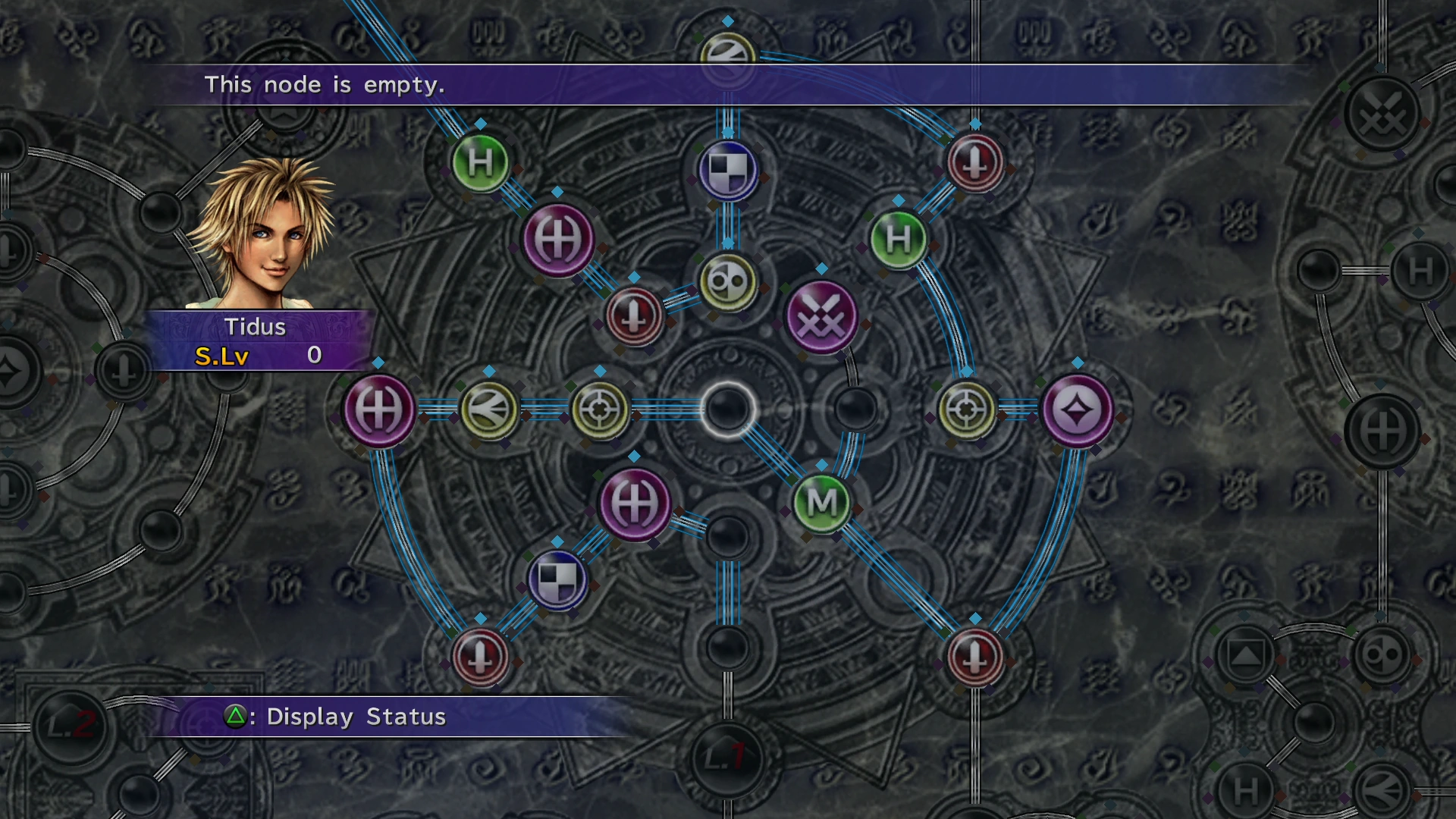Screen dimensions: 1456x819
Task: Select the blue checkered ability node above center
Action: coord(726,168)
